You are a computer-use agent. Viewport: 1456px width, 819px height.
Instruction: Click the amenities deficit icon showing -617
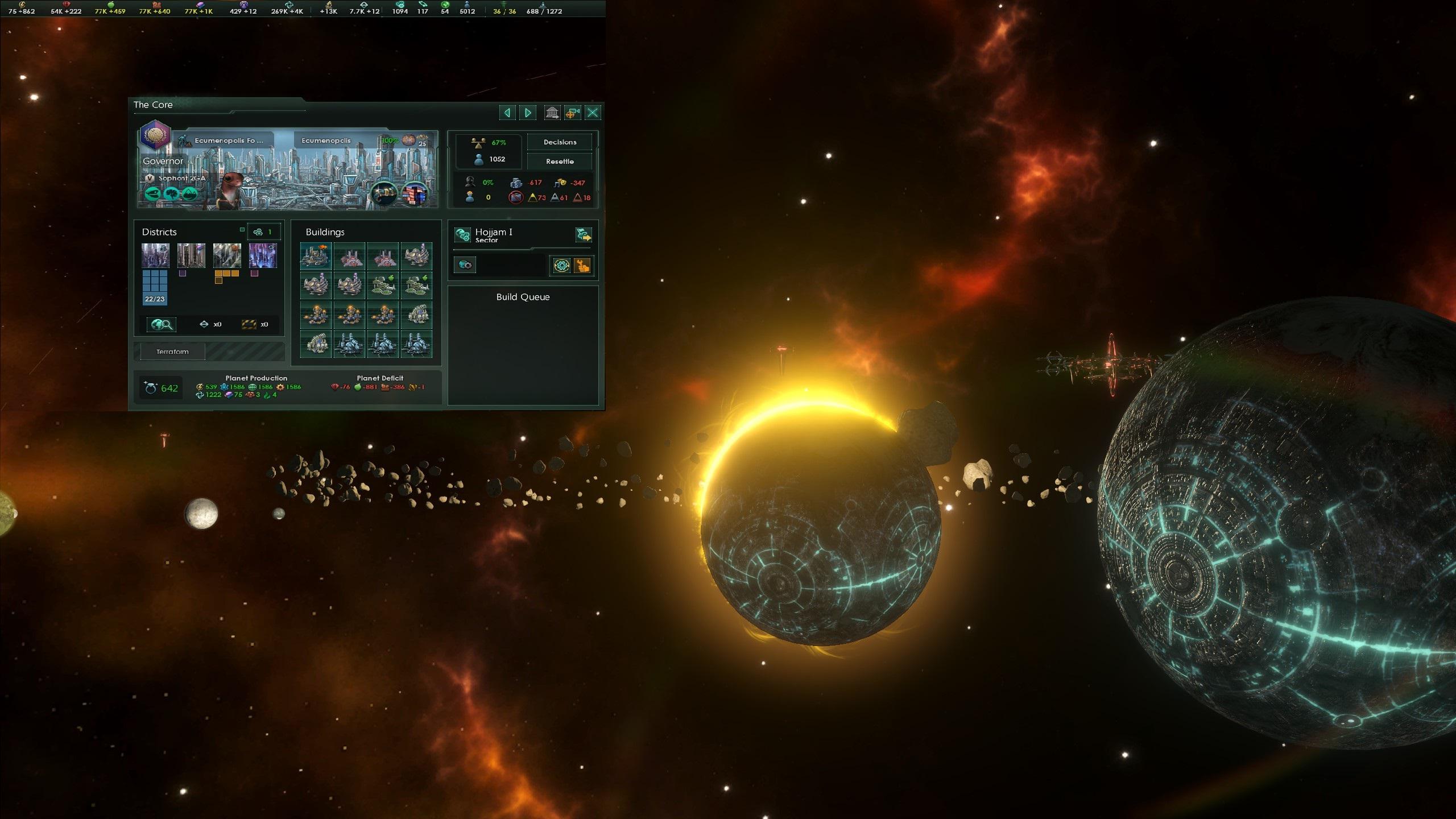coord(516,182)
